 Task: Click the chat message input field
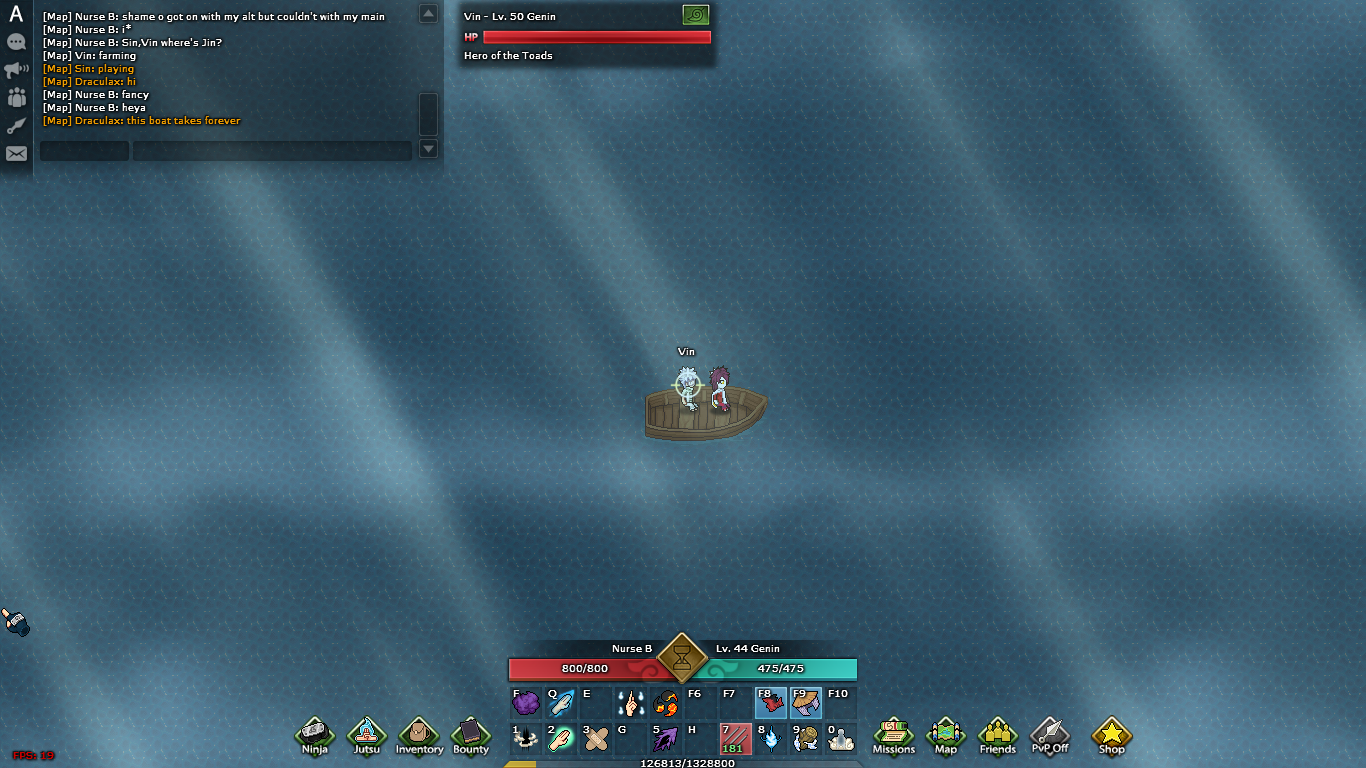pos(272,151)
